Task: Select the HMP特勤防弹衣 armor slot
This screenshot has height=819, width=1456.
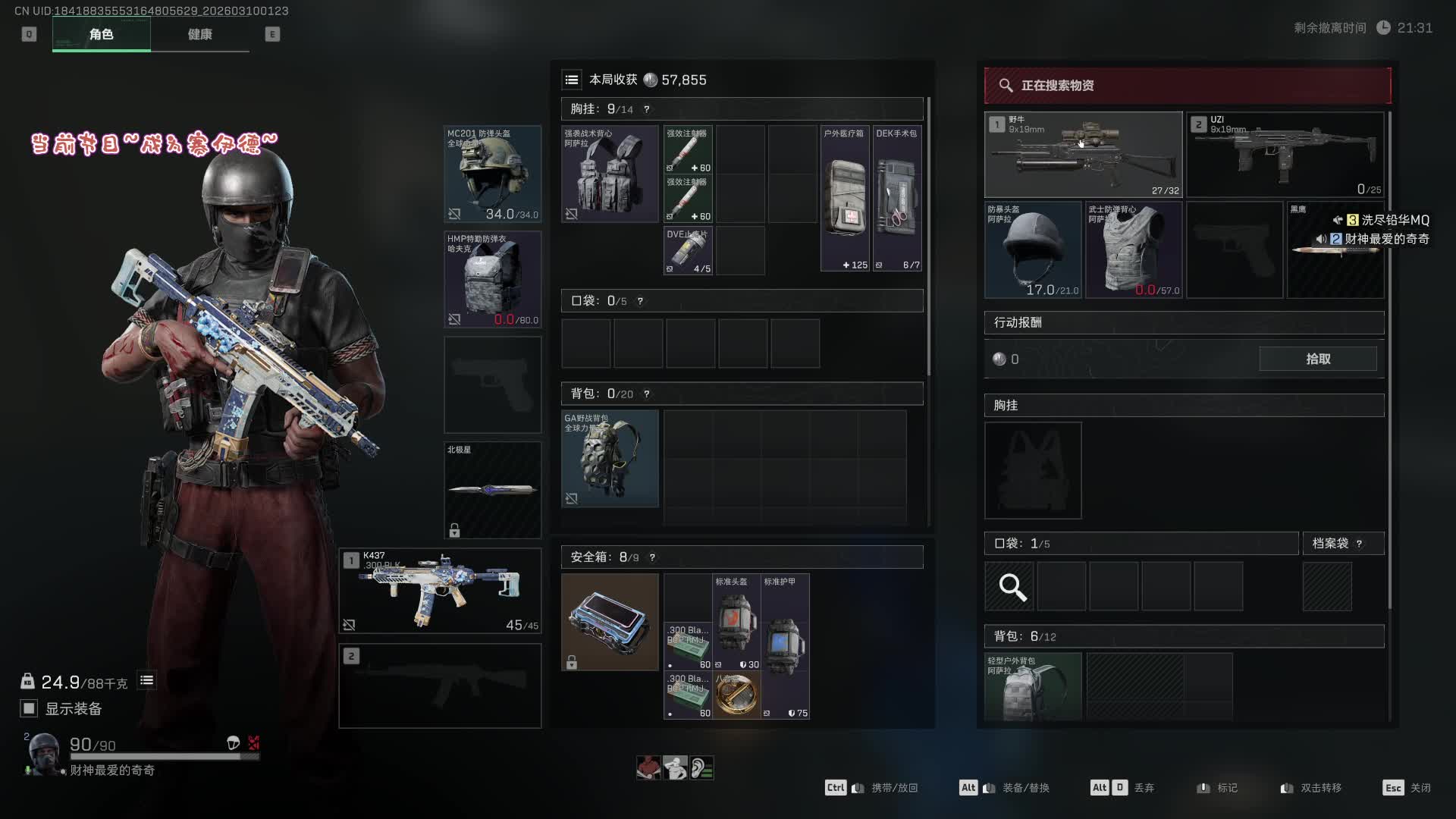Action: (x=492, y=279)
